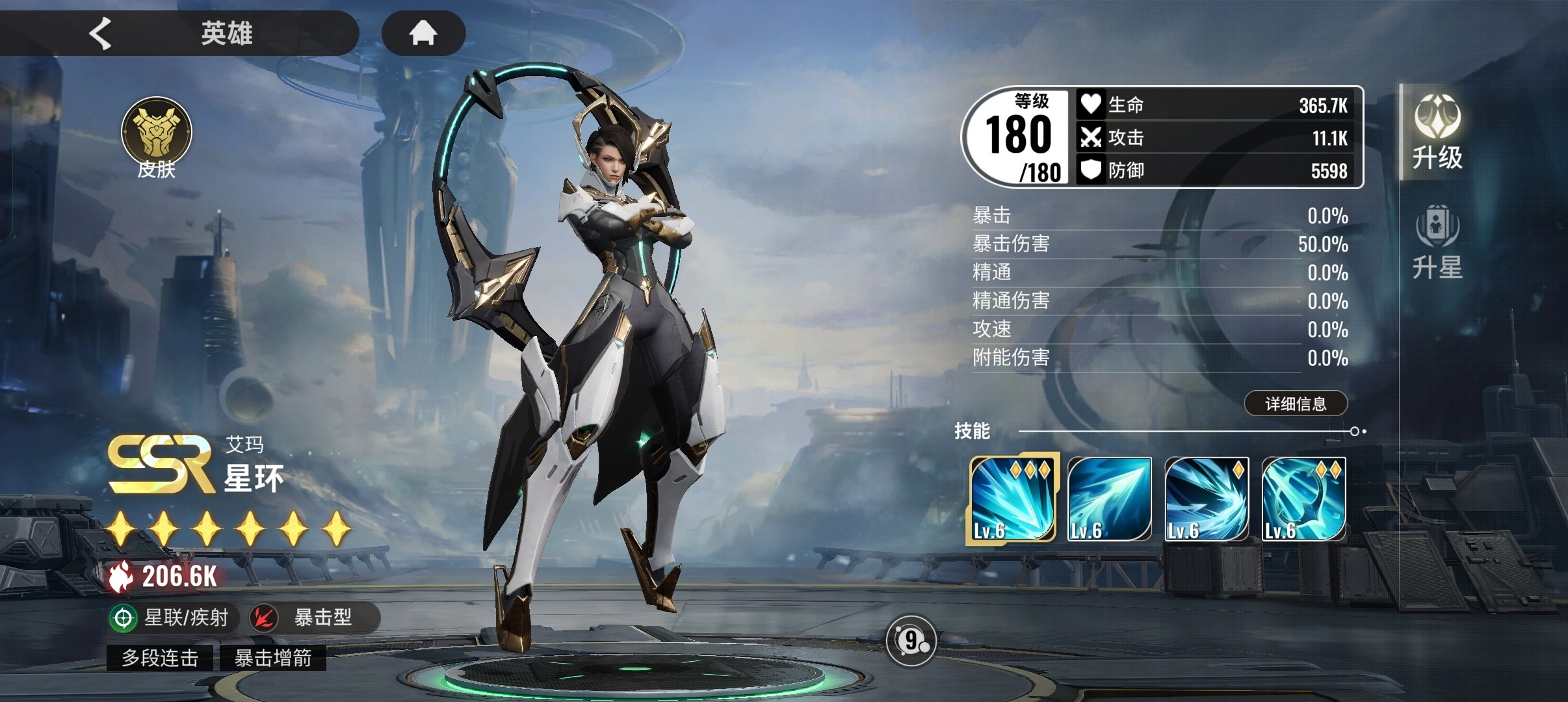Image resolution: width=1568 pixels, height=702 pixels.
Task: Select the three-diamond skill icon
Action: [x=1012, y=499]
